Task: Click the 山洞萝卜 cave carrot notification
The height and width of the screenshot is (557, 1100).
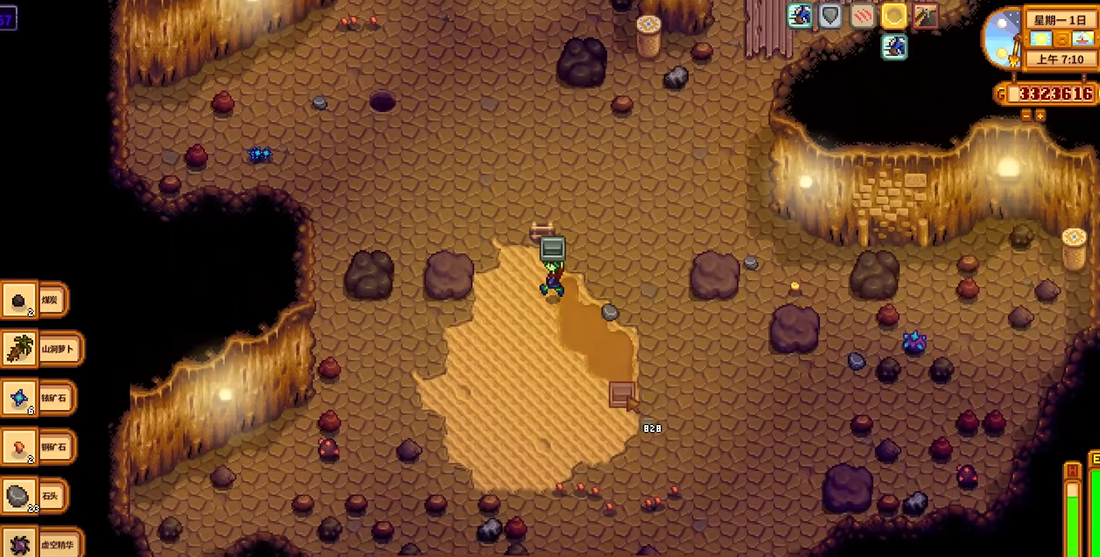Action: (x=40, y=349)
